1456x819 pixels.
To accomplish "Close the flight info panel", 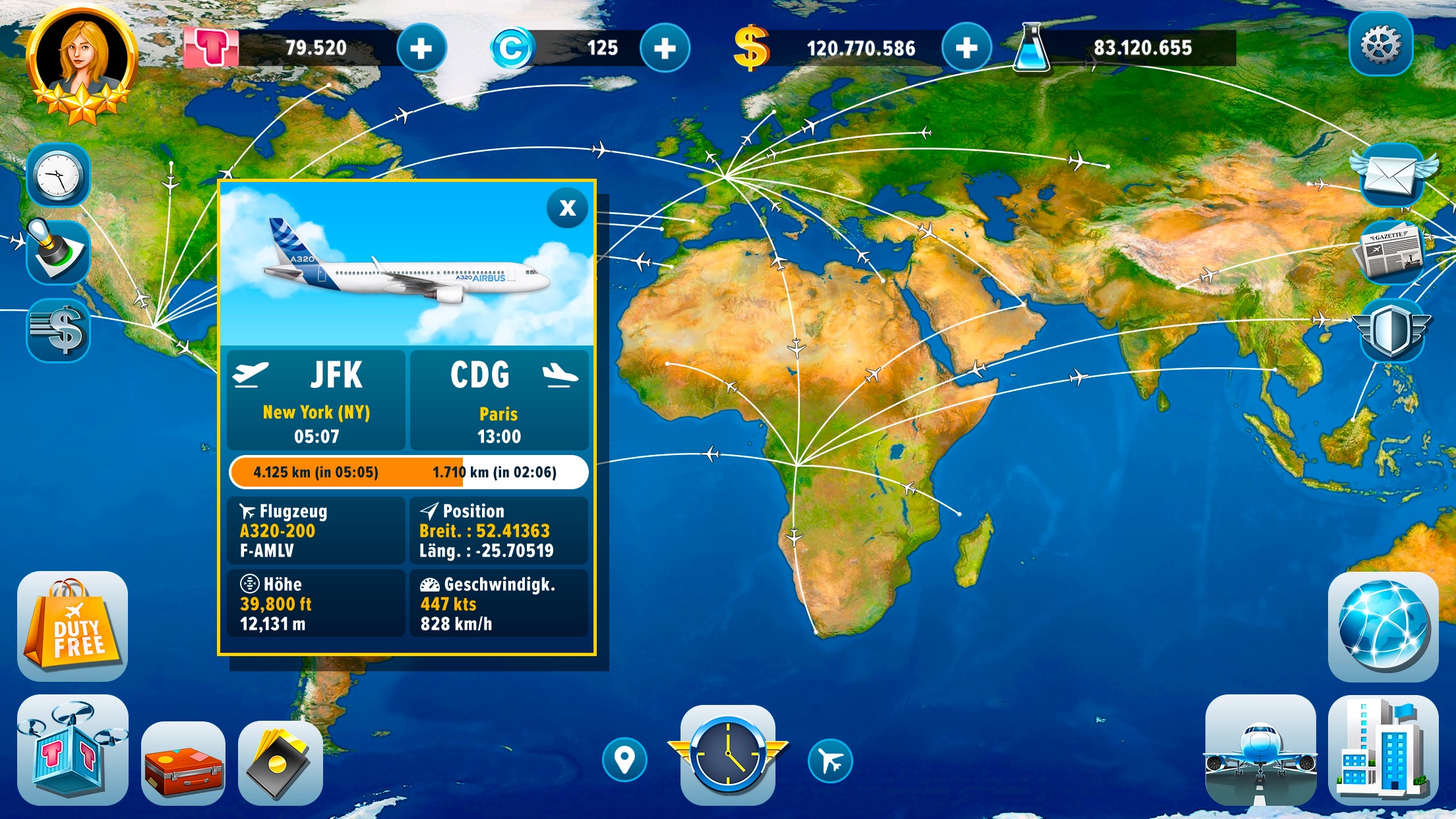I will [x=567, y=208].
